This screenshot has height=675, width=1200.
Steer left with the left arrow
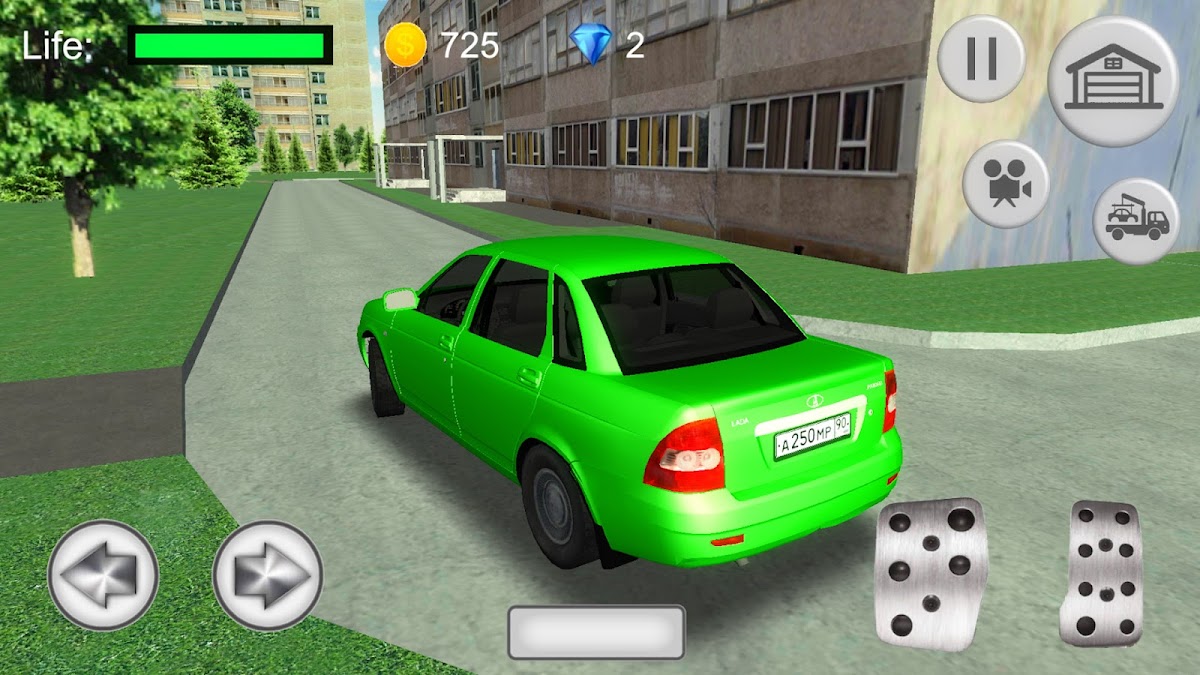pos(103,575)
